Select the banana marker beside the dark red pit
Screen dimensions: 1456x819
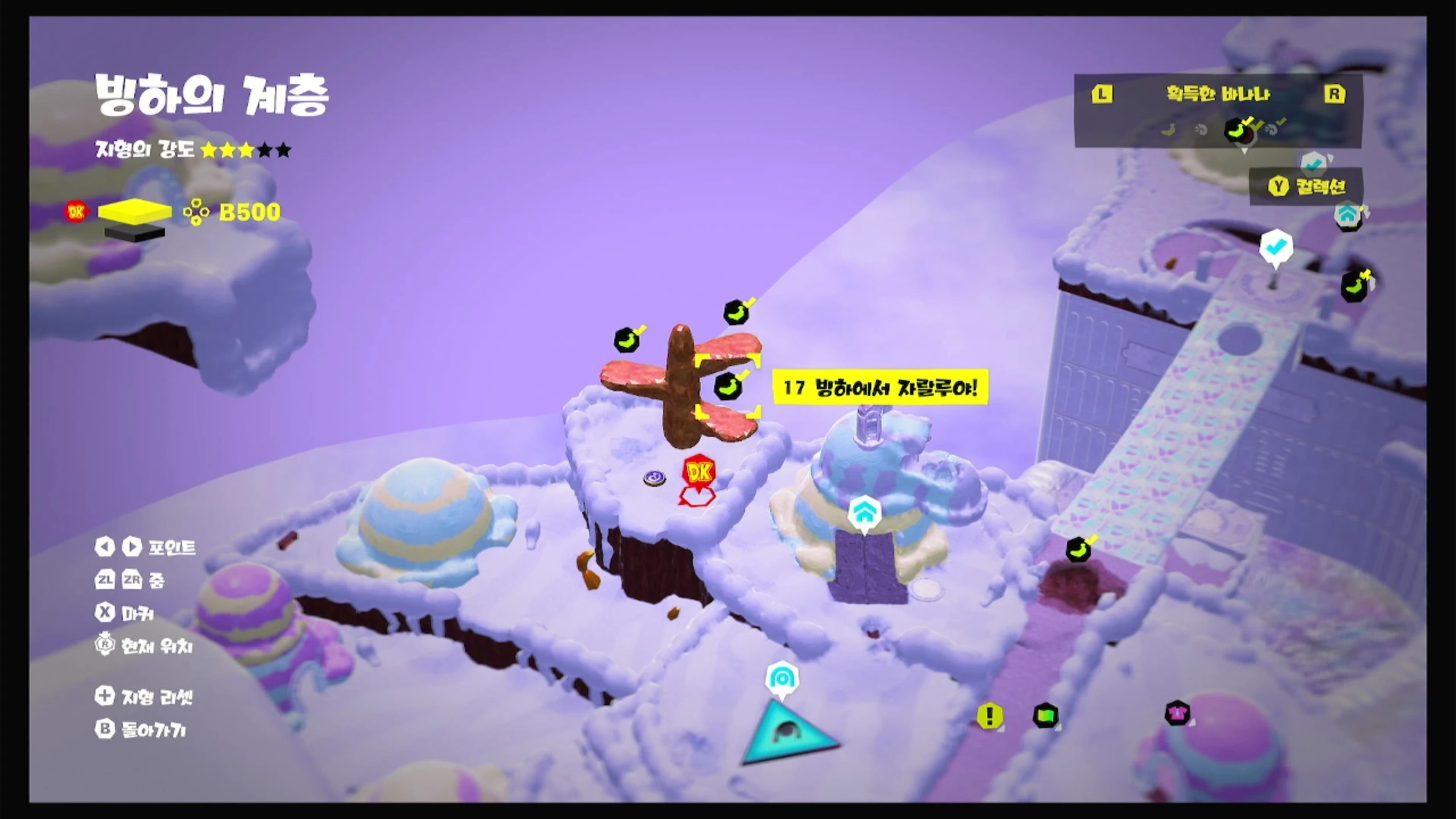1078,551
